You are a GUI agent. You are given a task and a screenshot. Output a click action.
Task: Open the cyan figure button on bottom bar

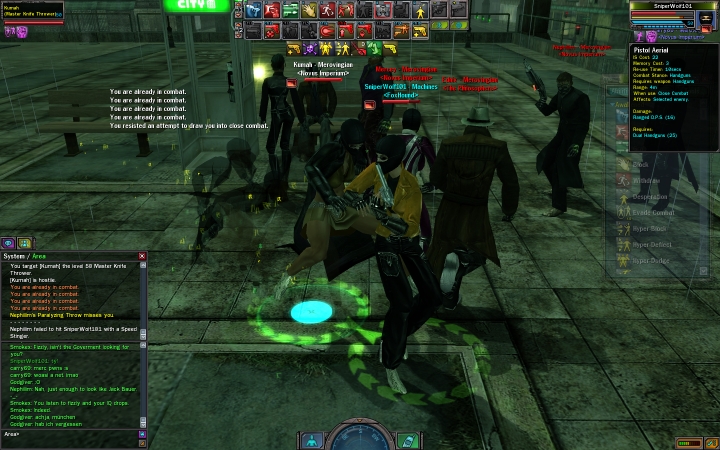point(313,440)
